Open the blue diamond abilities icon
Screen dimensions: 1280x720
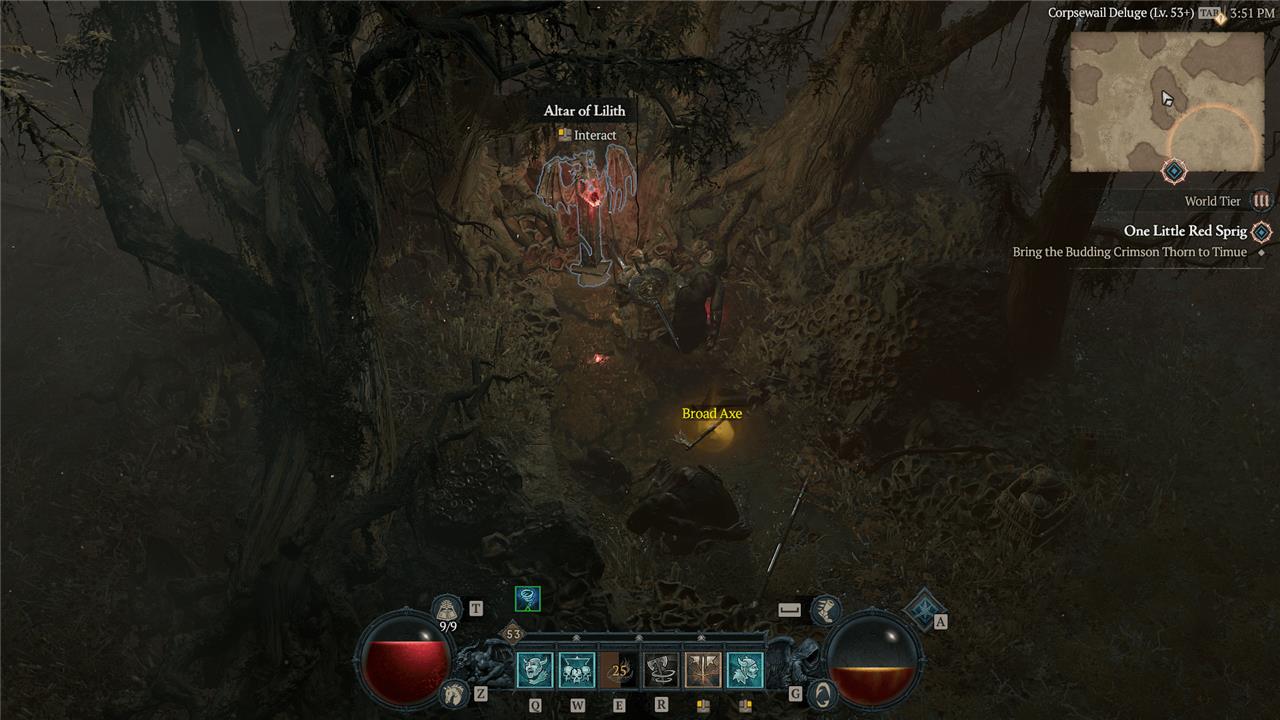(x=924, y=607)
